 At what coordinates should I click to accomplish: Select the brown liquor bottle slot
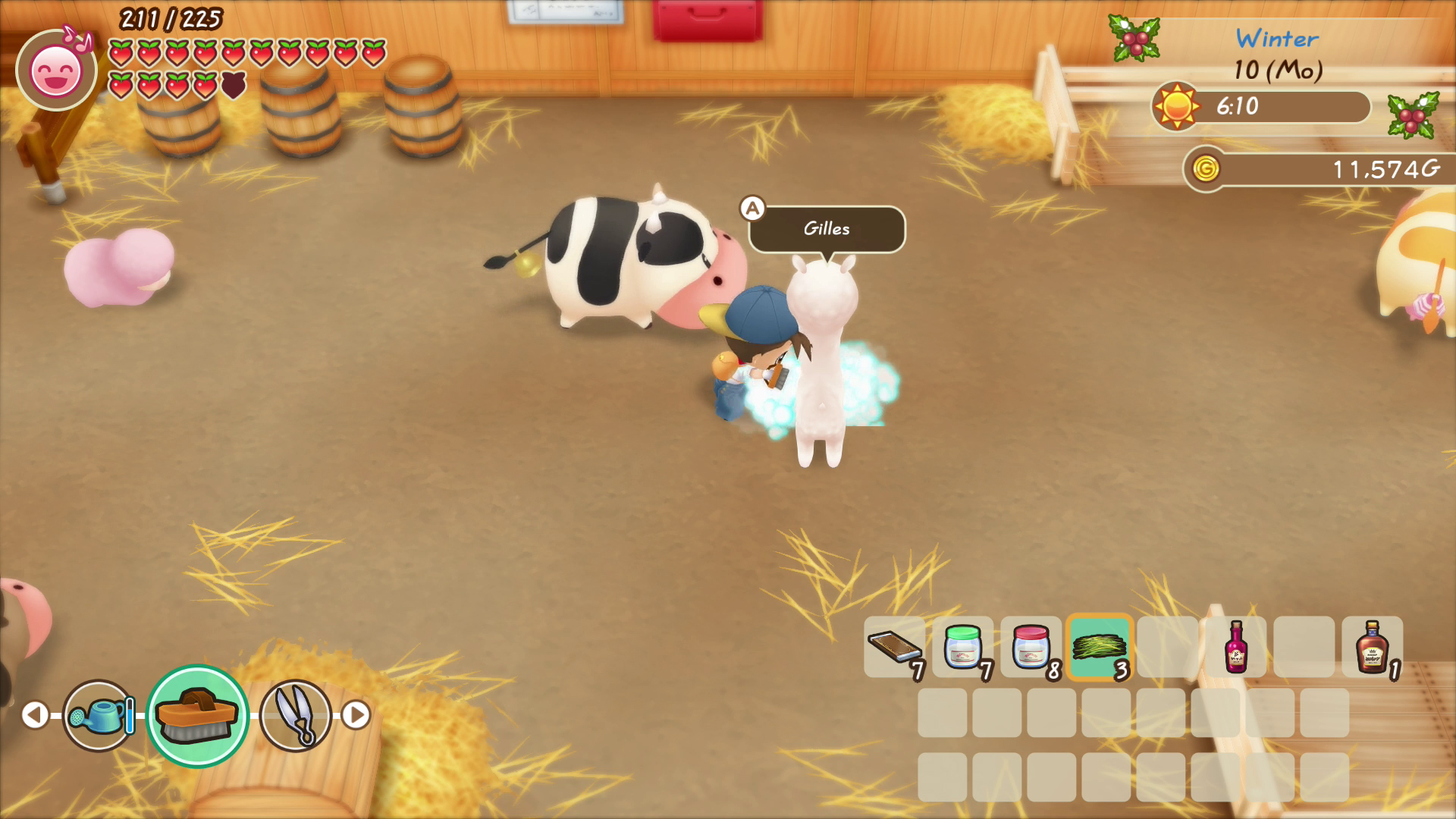1372,647
